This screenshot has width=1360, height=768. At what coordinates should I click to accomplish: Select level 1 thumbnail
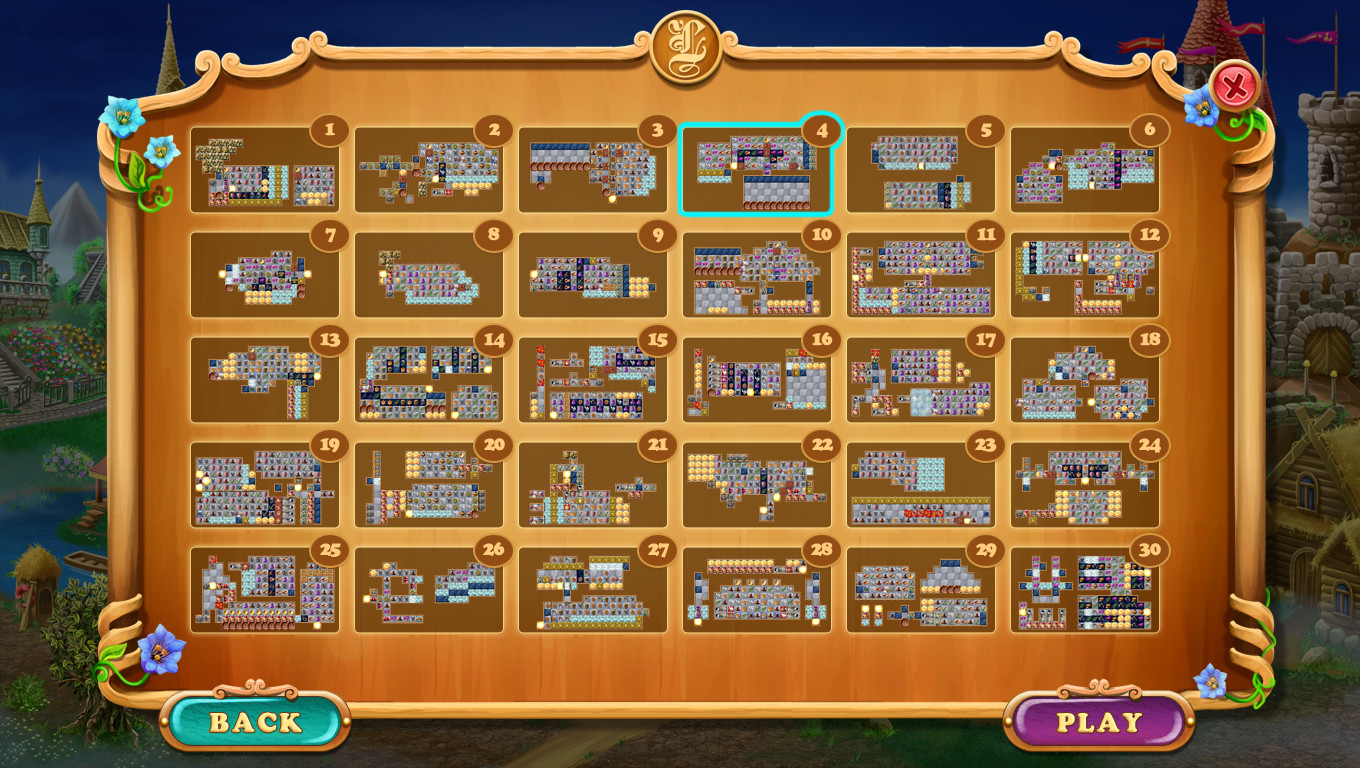(265, 172)
